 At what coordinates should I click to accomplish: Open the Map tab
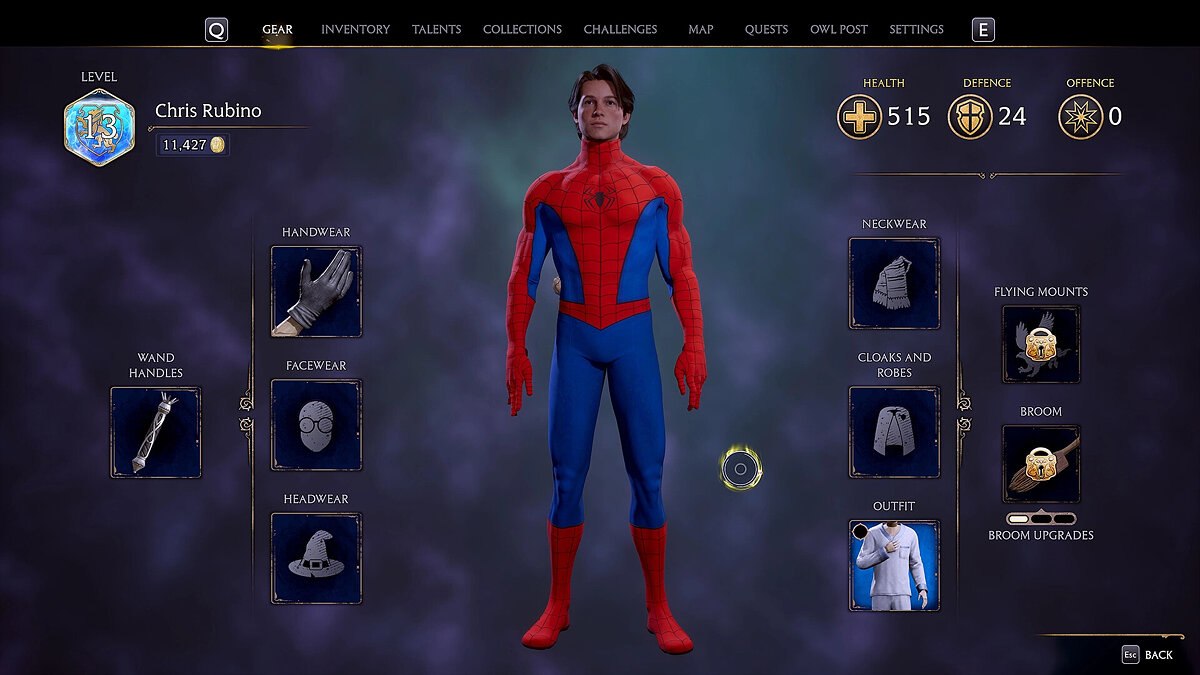coord(701,30)
